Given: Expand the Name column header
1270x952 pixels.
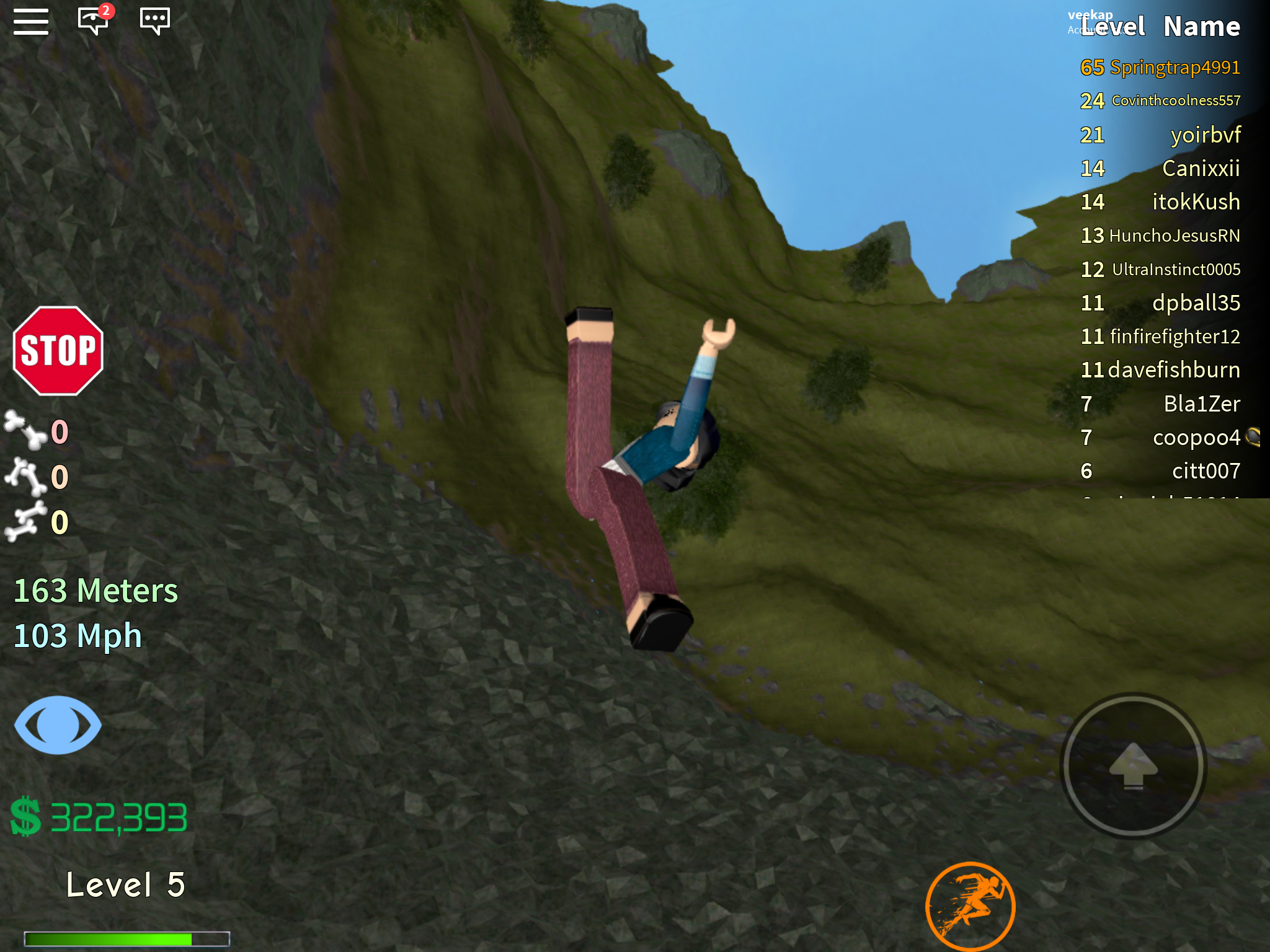Looking at the screenshot, I should point(1202,26).
